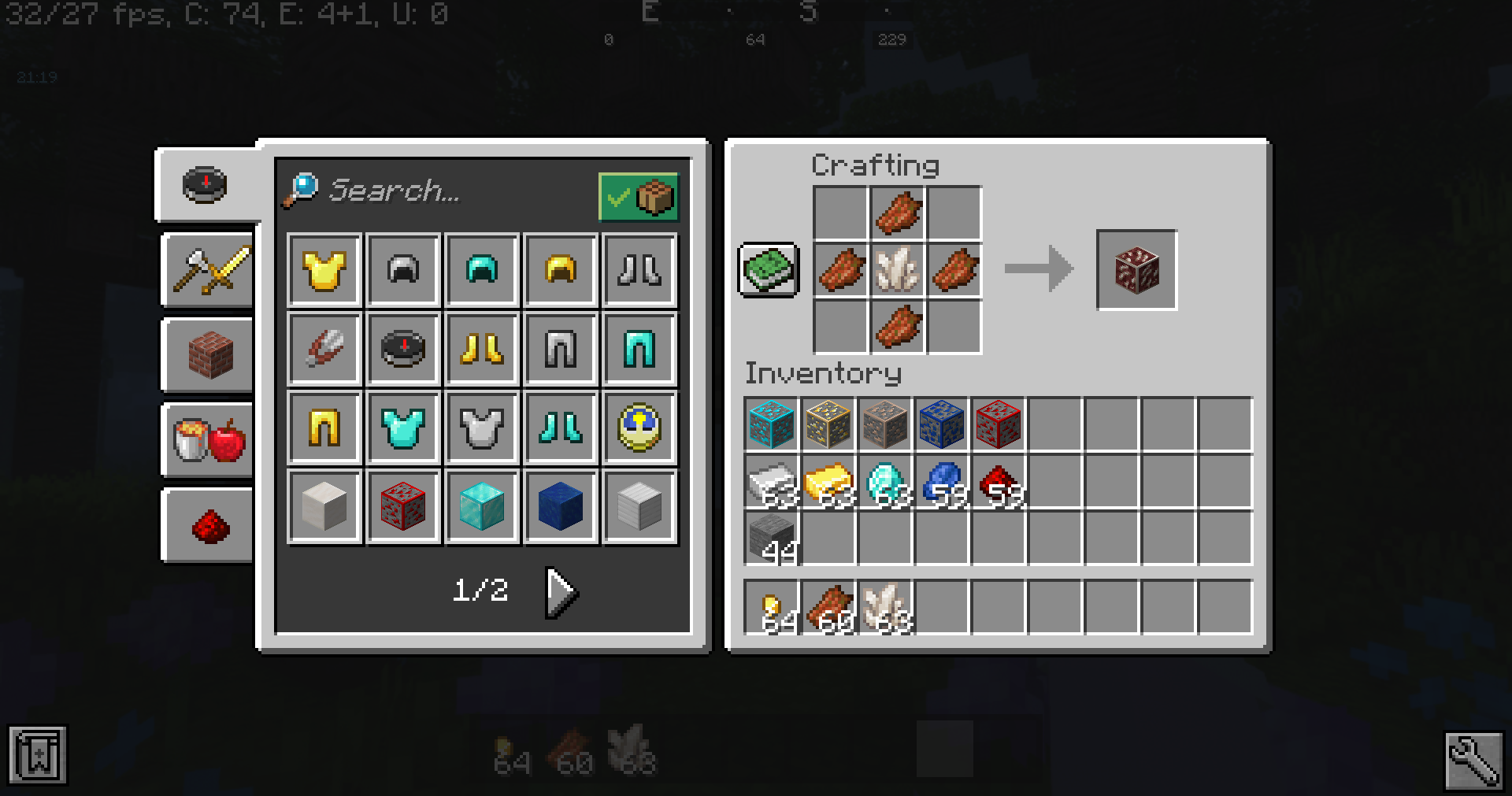Open the food recipes tab
This screenshot has height=796, width=1512.
click(207, 441)
